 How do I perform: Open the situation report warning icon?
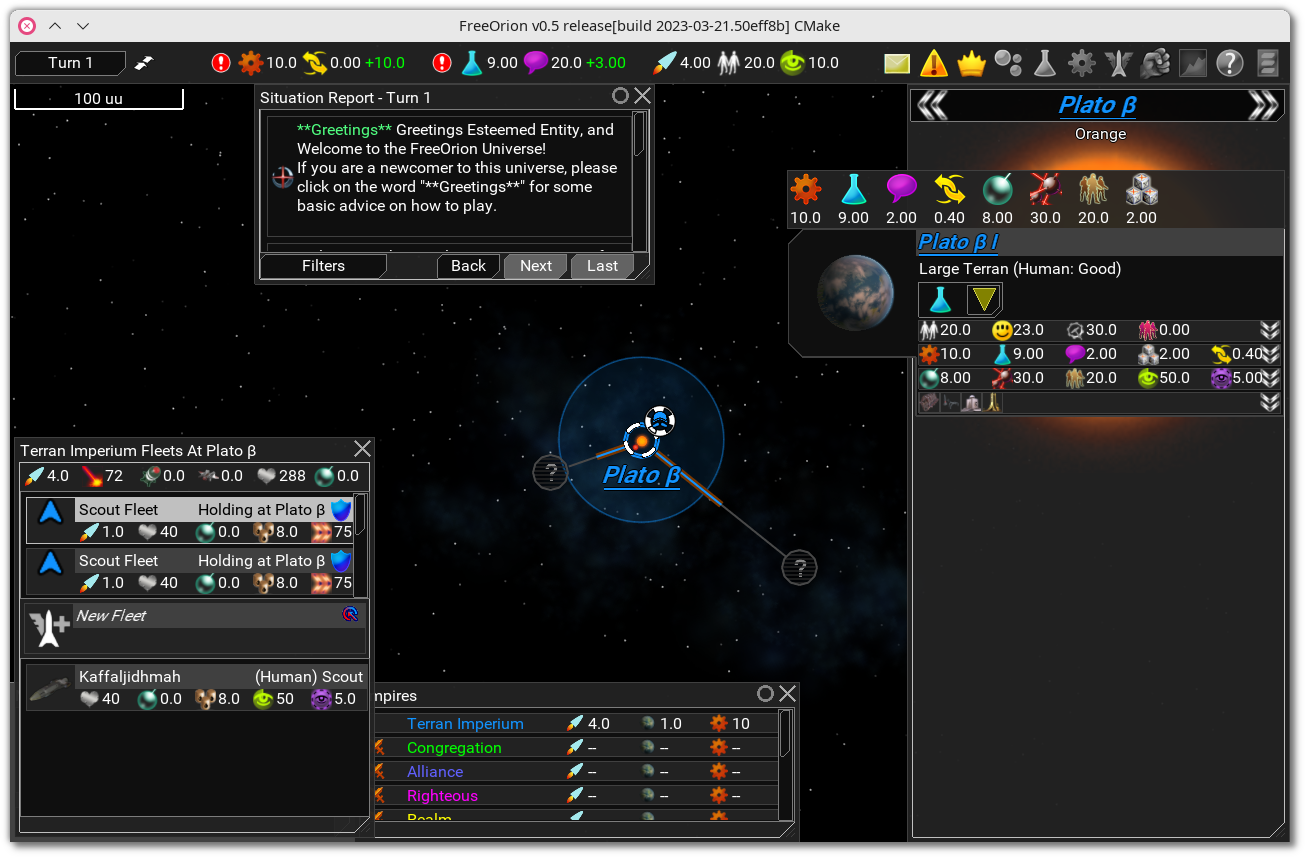[934, 63]
